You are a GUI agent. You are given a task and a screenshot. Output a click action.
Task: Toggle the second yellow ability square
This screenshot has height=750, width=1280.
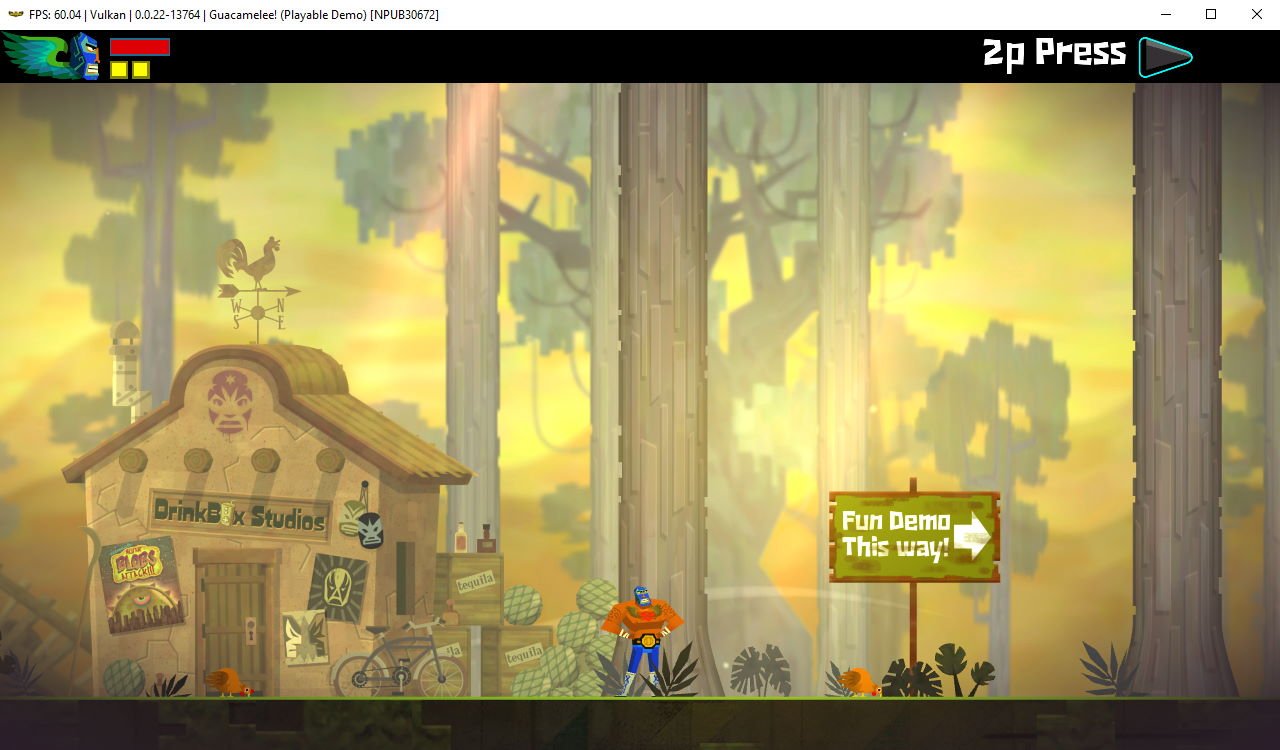tap(140, 71)
